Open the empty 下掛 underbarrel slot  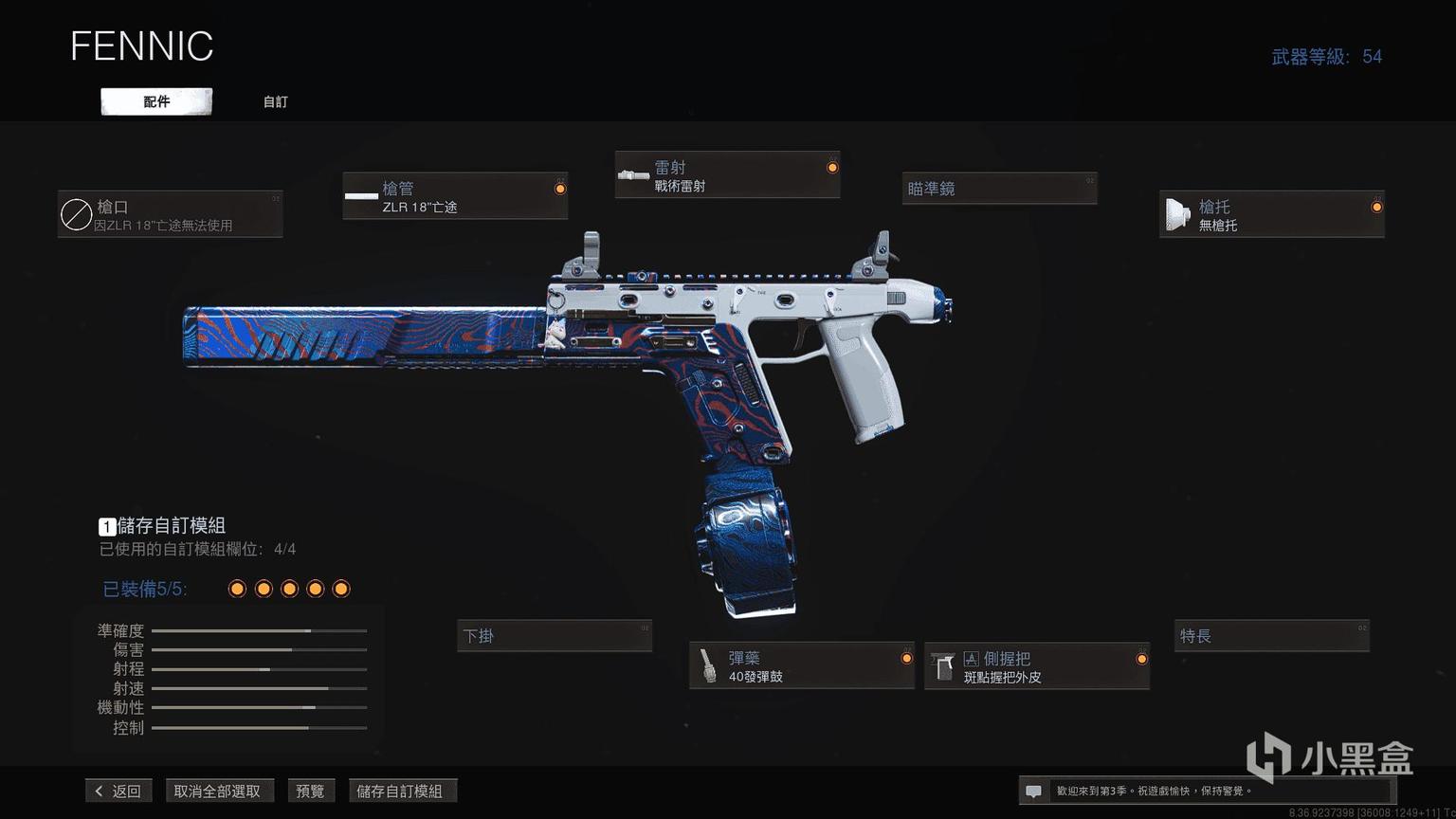click(555, 636)
